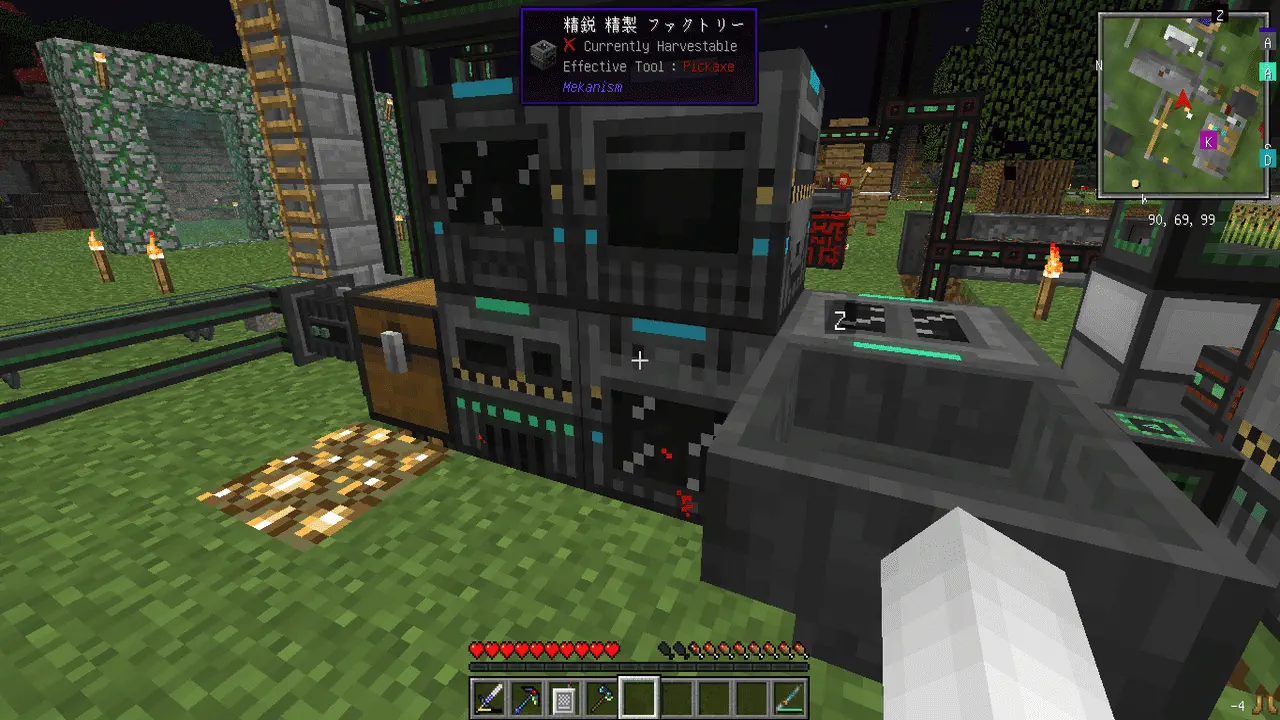Image resolution: width=1280 pixels, height=720 pixels.
Task: Click the minimap's red player arrow
Action: point(1184,99)
